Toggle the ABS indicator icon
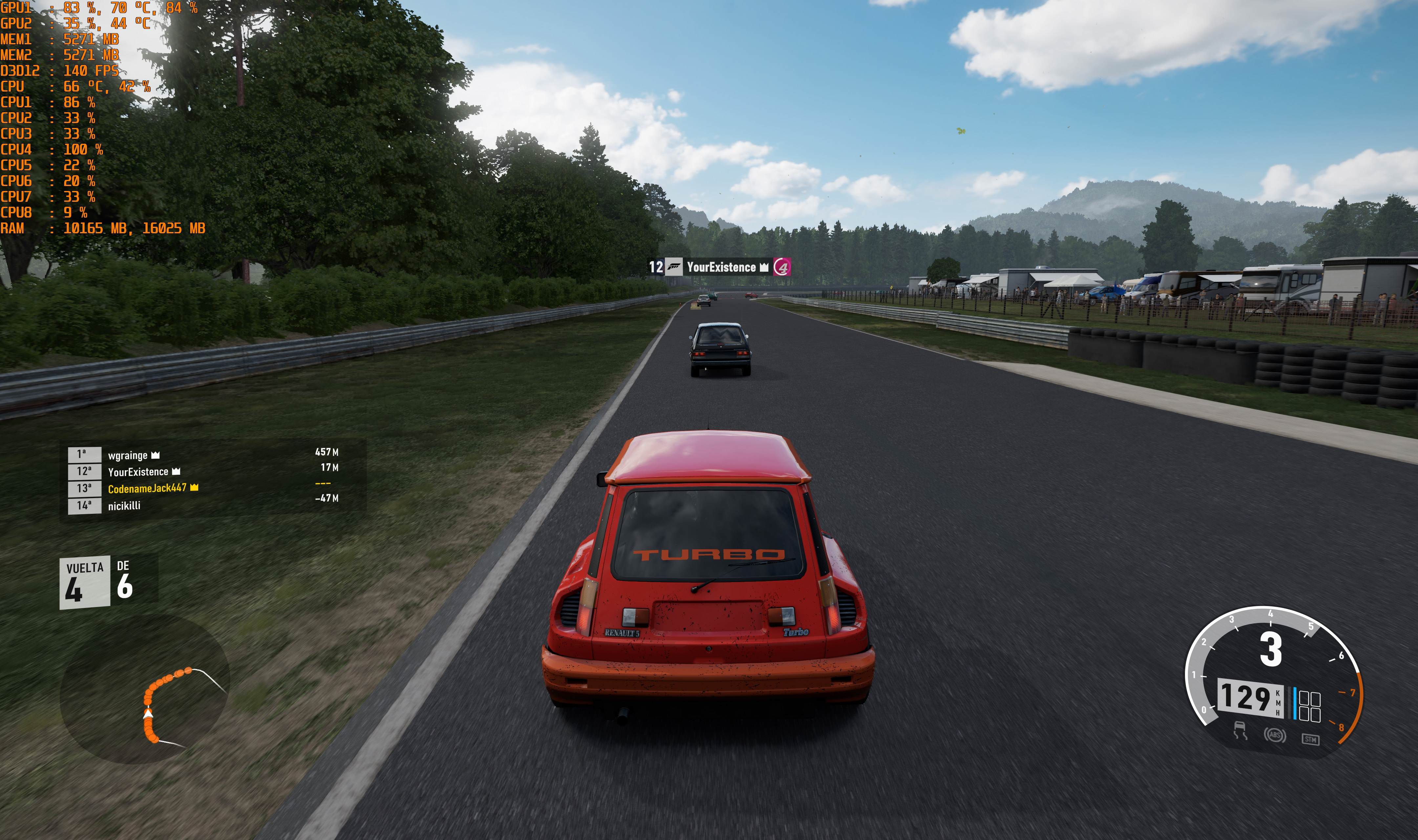 point(1274,735)
